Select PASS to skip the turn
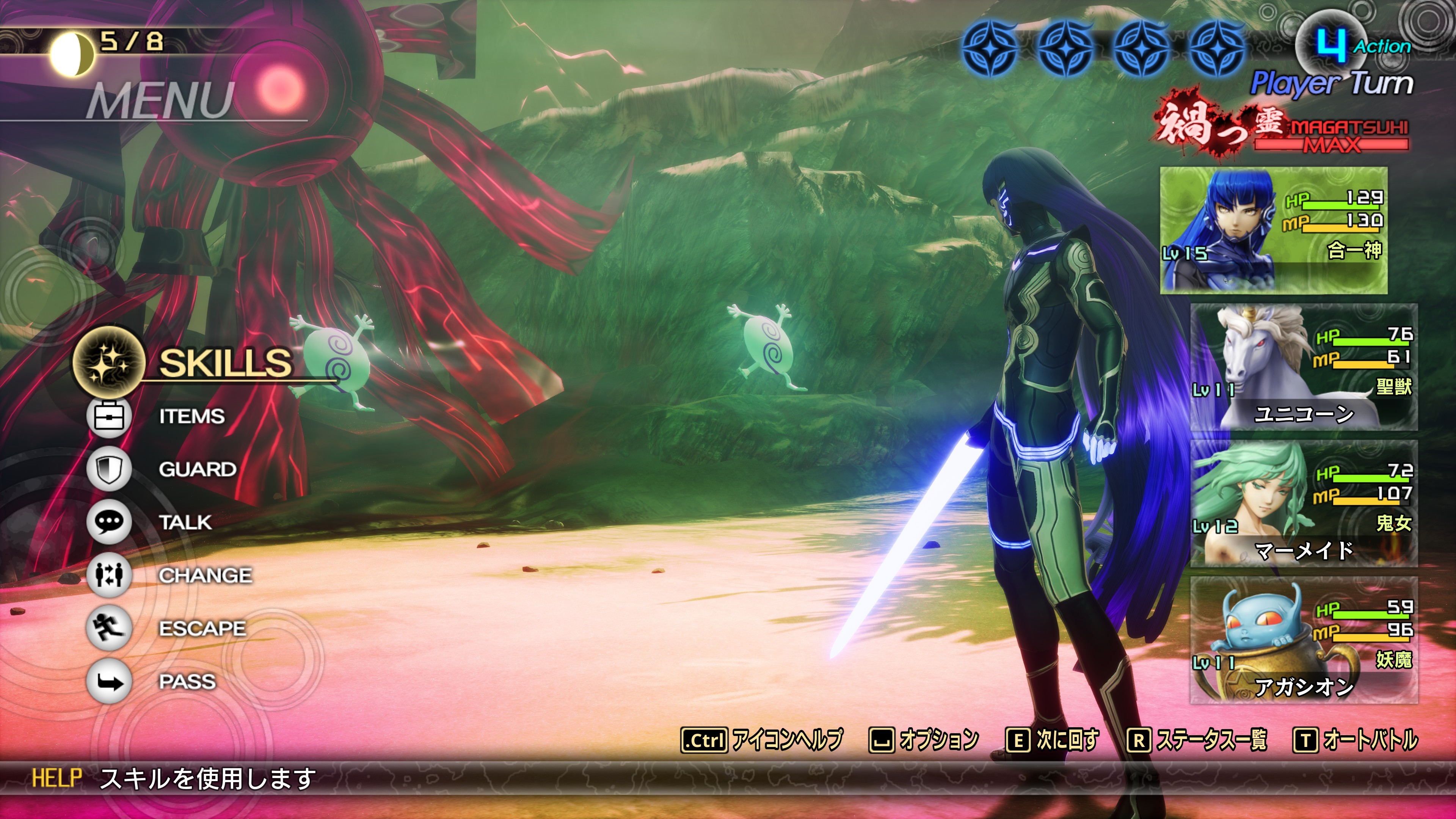Viewport: 1456px width, 819px height. tap(187, 682)
